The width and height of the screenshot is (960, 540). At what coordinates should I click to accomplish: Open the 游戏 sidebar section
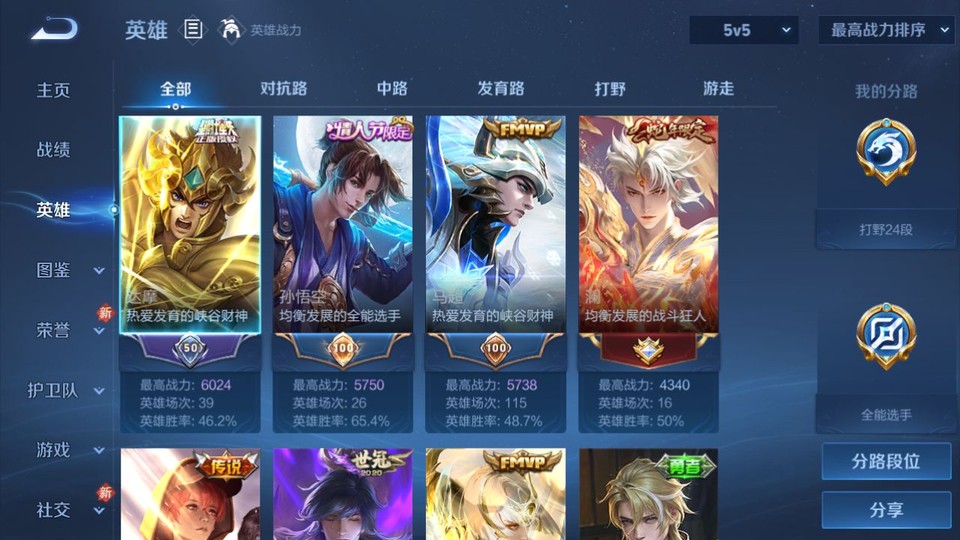[66, 450]
